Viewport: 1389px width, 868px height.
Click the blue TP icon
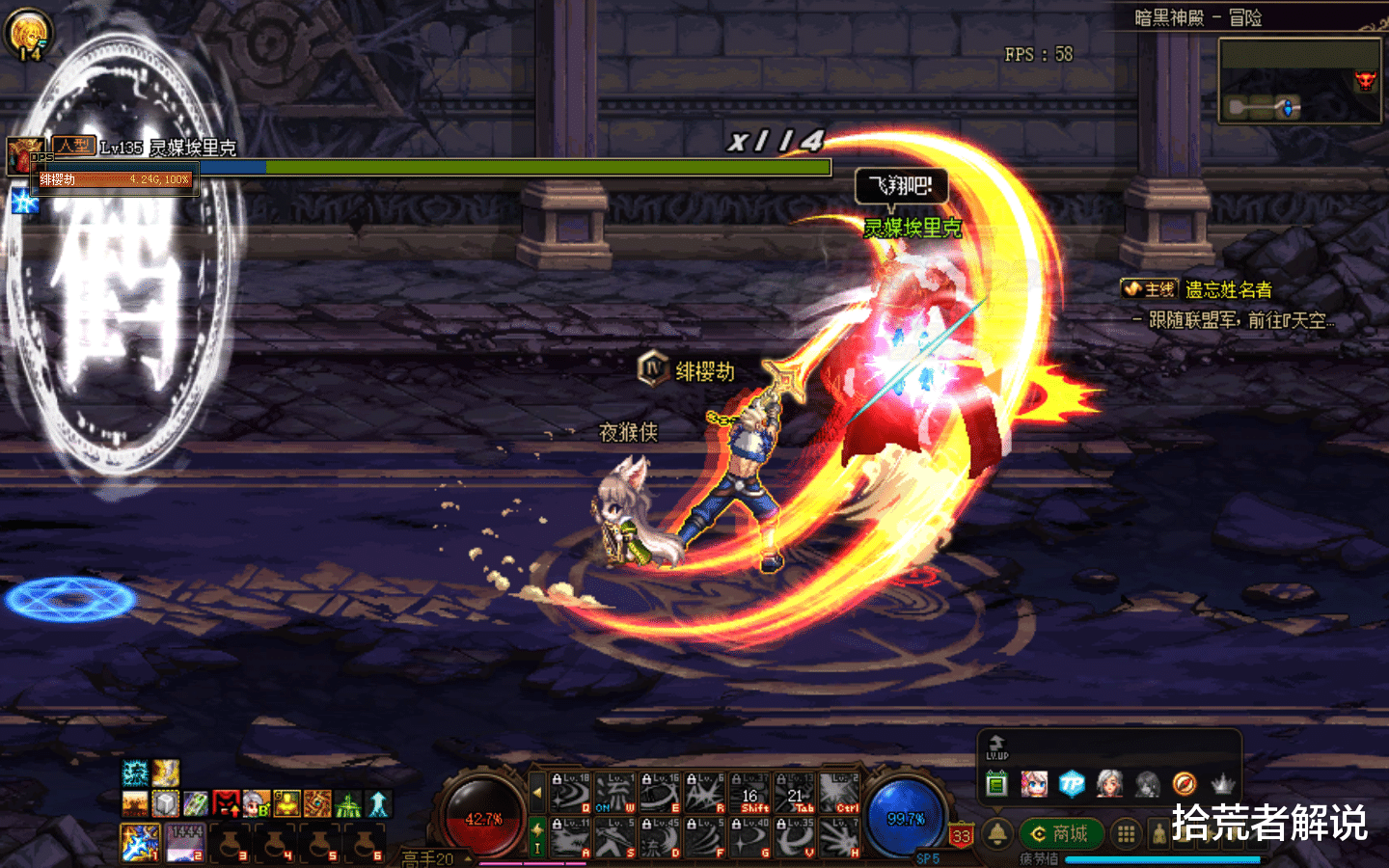pyautogui.click(x=1072, y=784)
